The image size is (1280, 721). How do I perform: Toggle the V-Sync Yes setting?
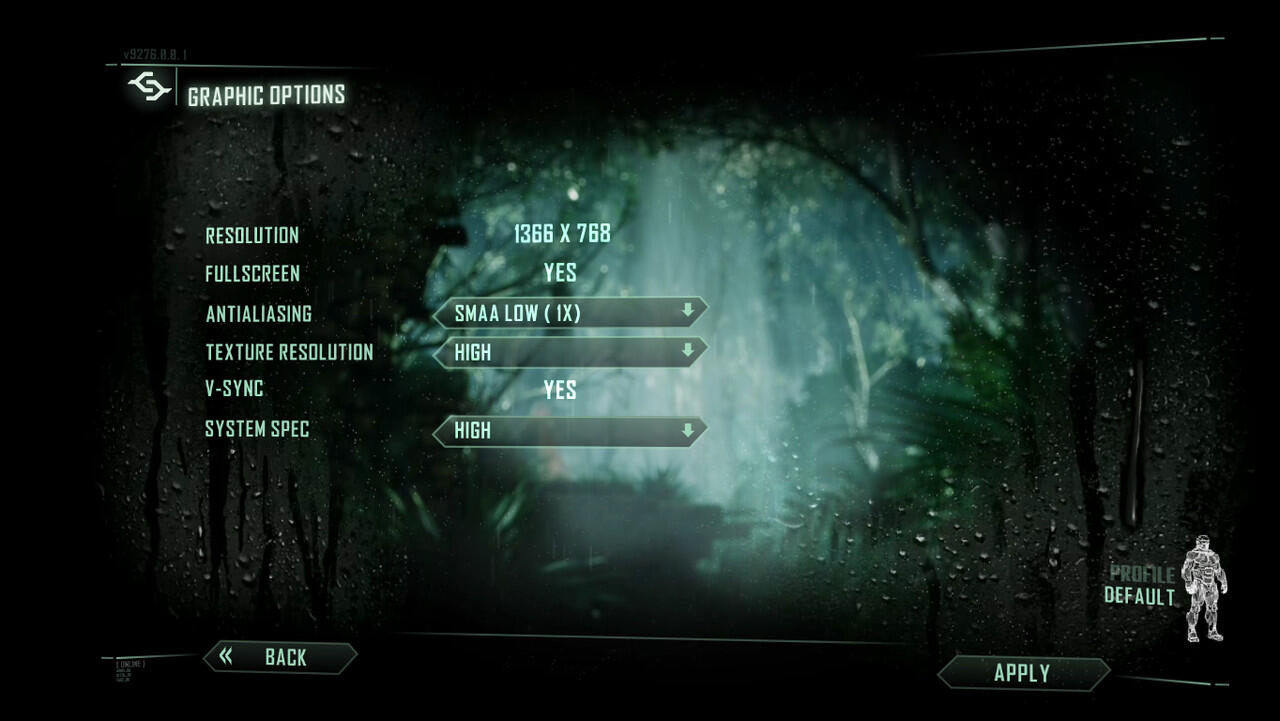(560, 390)
